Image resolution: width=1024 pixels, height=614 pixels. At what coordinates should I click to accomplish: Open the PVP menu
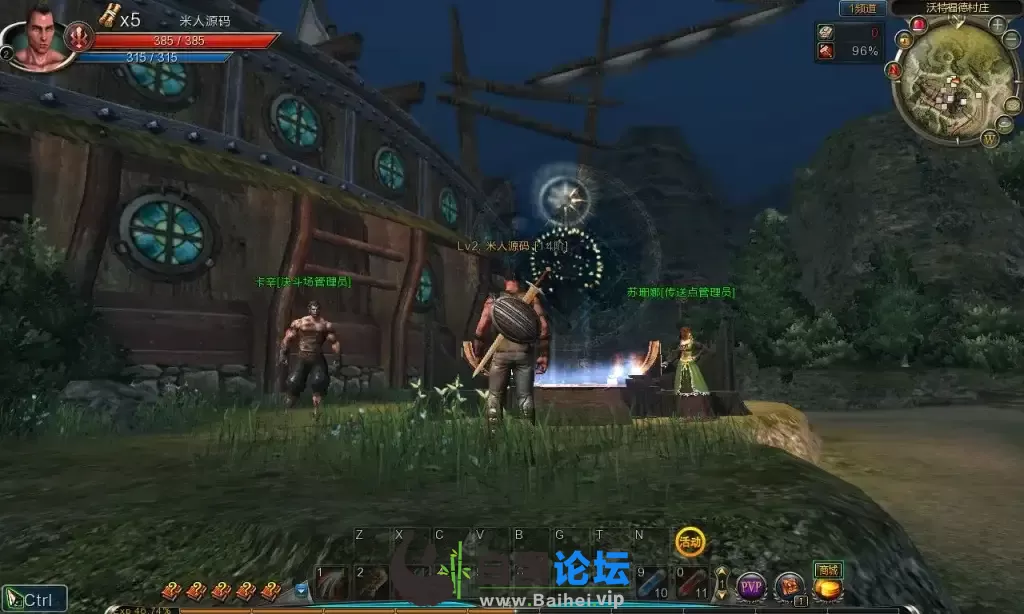(751, 586)
